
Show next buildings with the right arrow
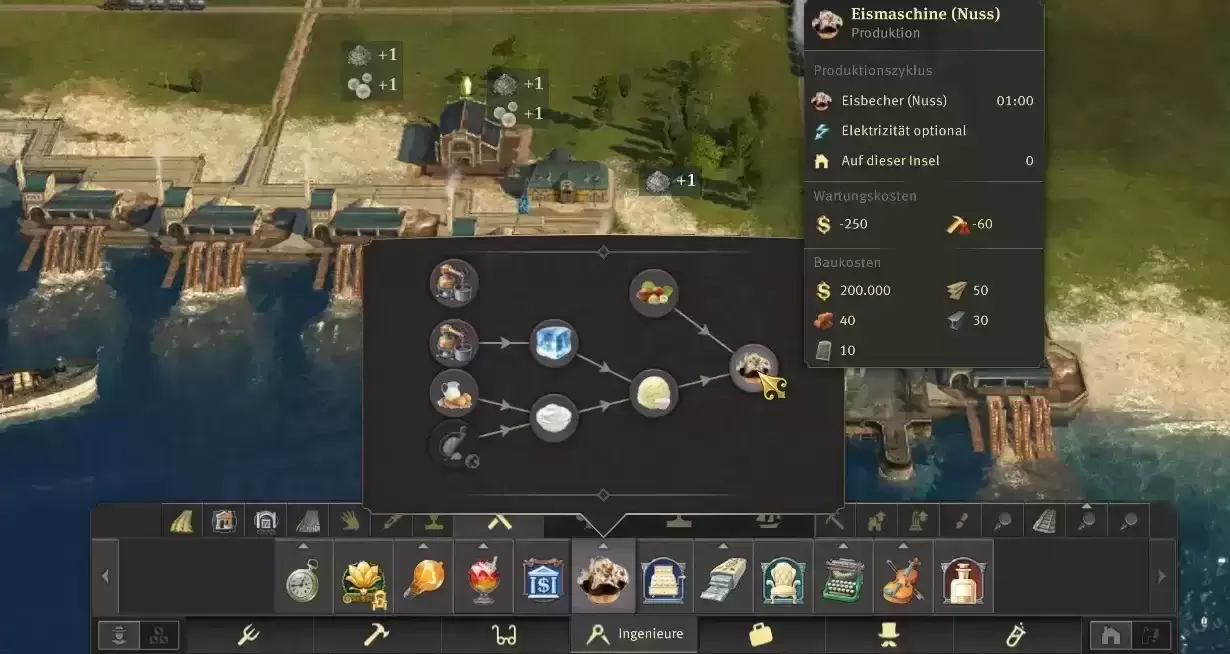click(1161, 577)
